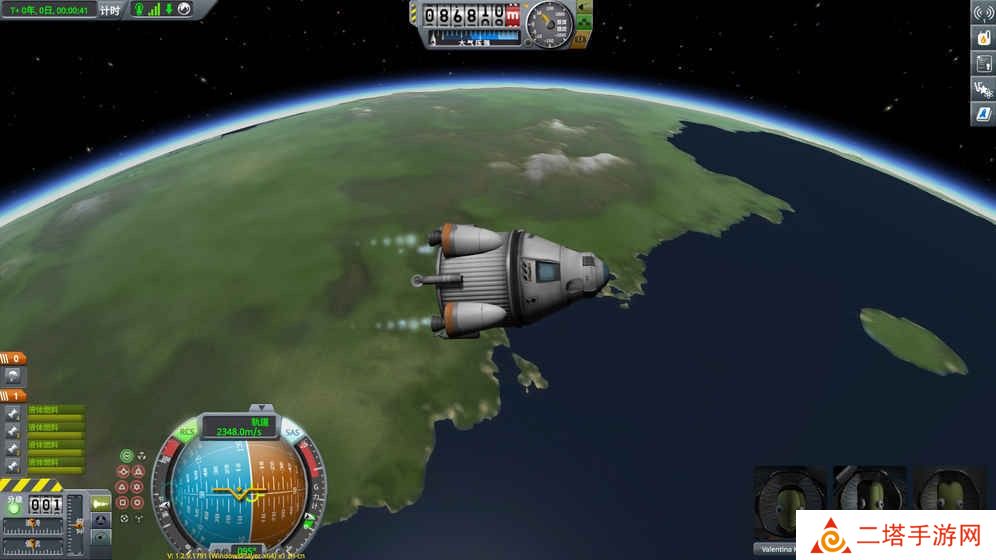The height and width of the screenshot is (560, 996).
Task: Select the stability assist SAS mode icon
Action: 126,456
